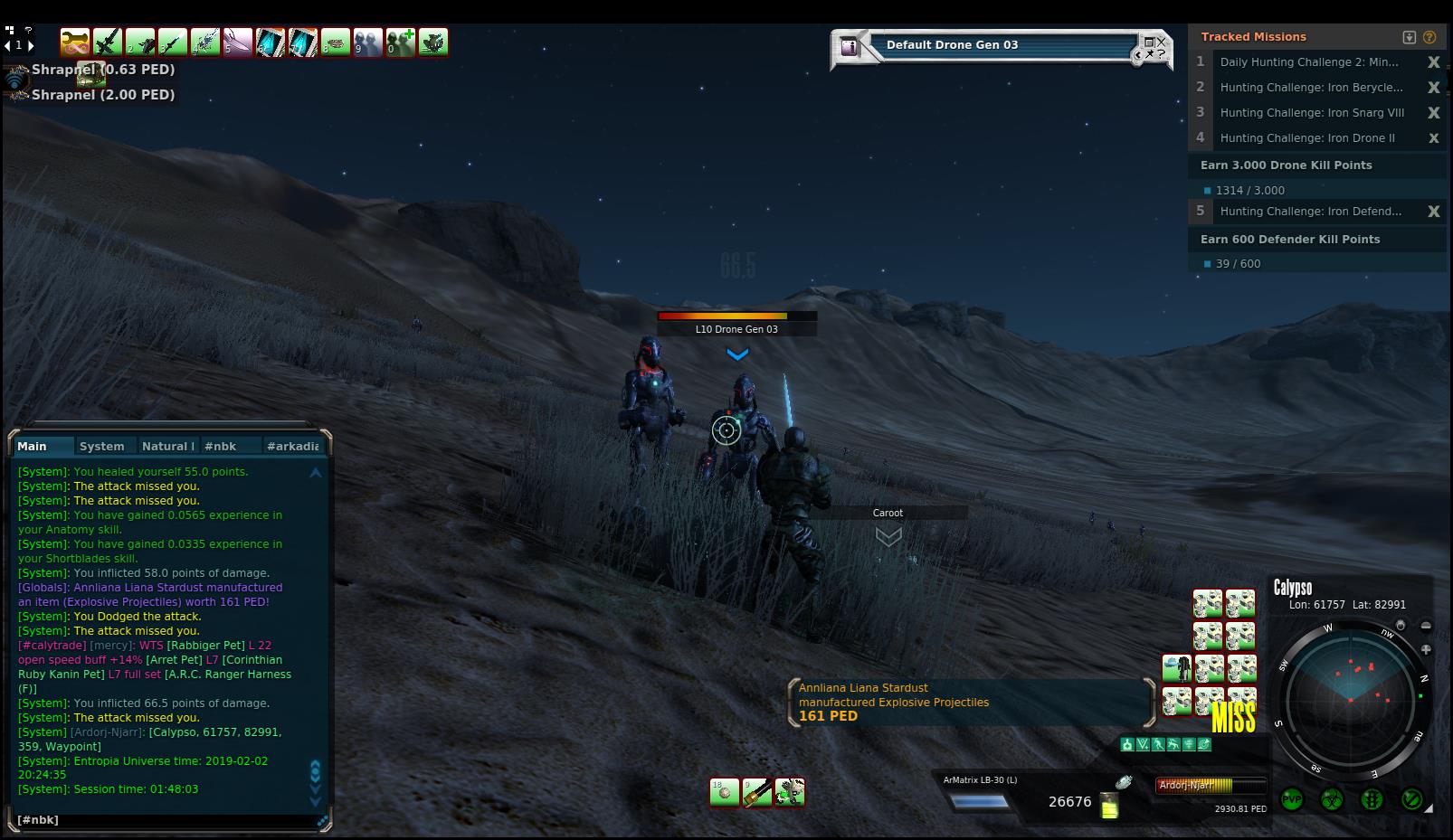Remove Hunting Challenge: Iron Drone II from tracker
Image resolution: width=1453 pixels, height=840 pixels.
point(1433,138)
